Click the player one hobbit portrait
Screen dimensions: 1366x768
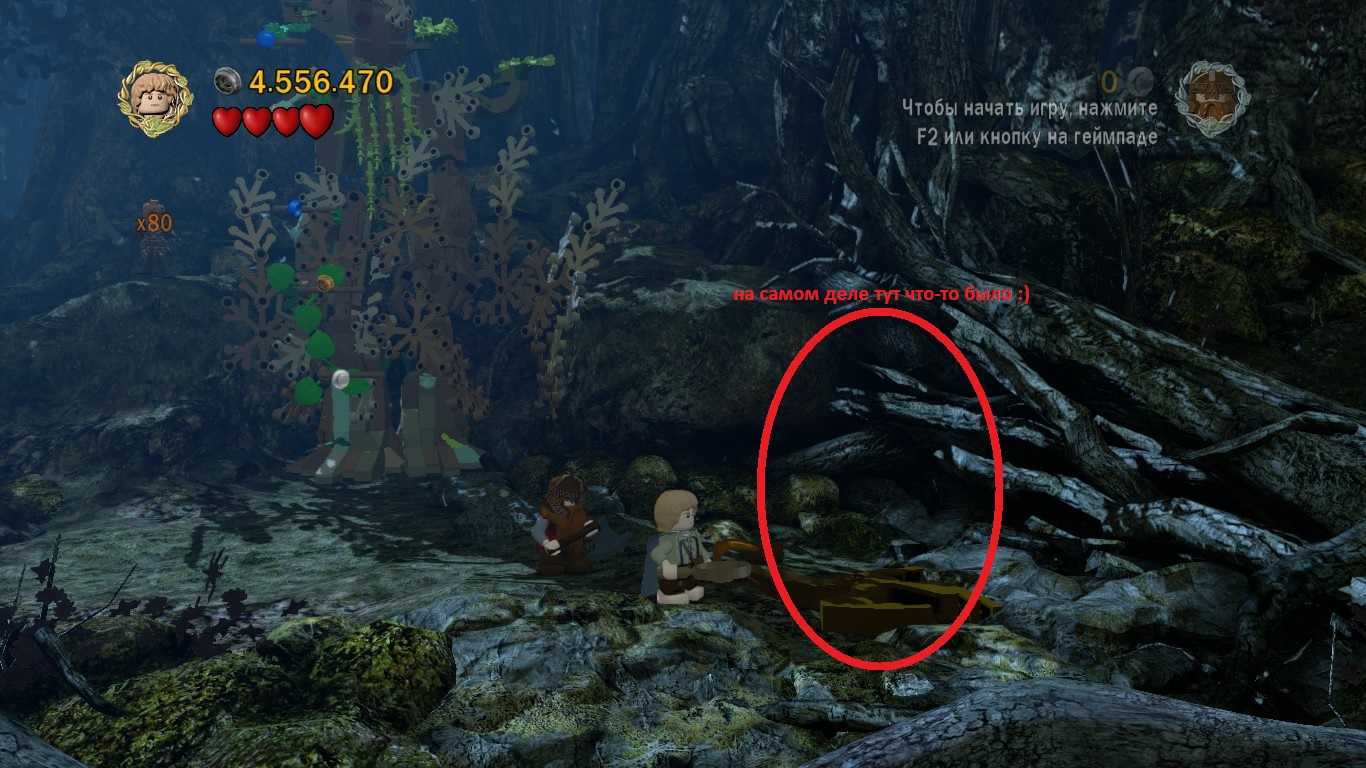tap(155, 99)
